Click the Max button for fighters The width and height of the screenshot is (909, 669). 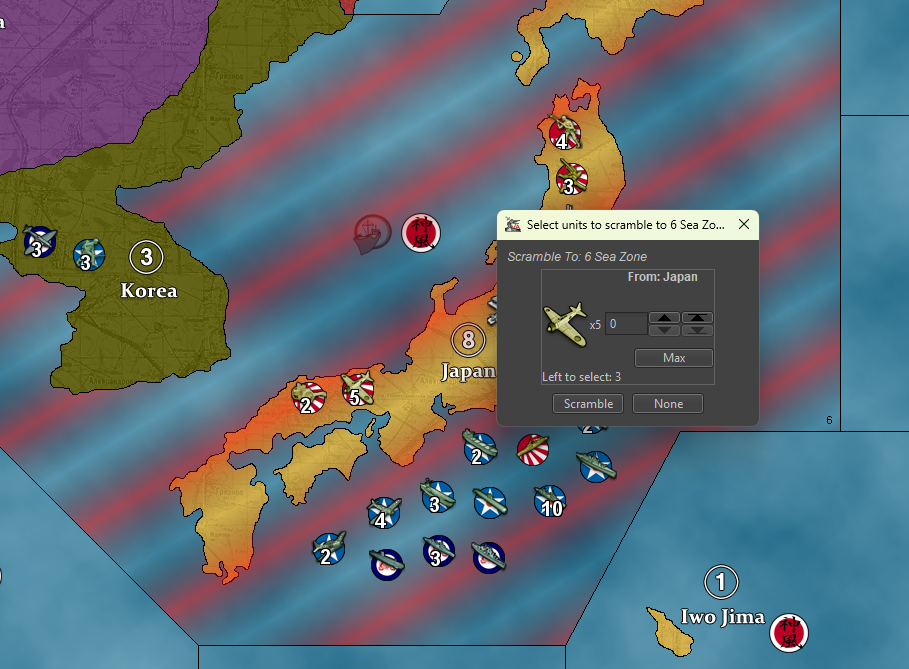pyautogui.click(x=674, y=358)
